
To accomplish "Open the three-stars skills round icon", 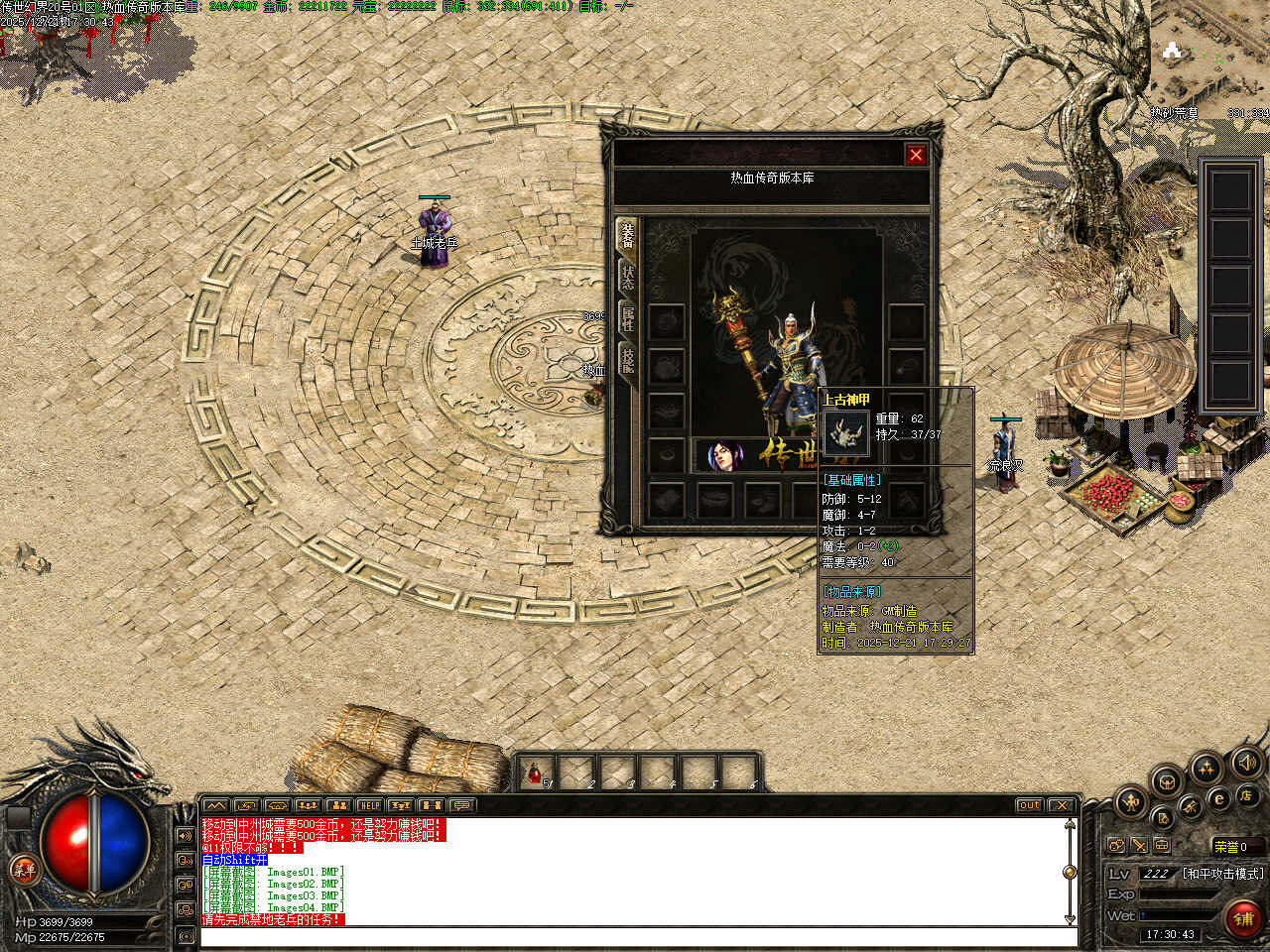I will pyautogui.click(x=1206, y=768).
